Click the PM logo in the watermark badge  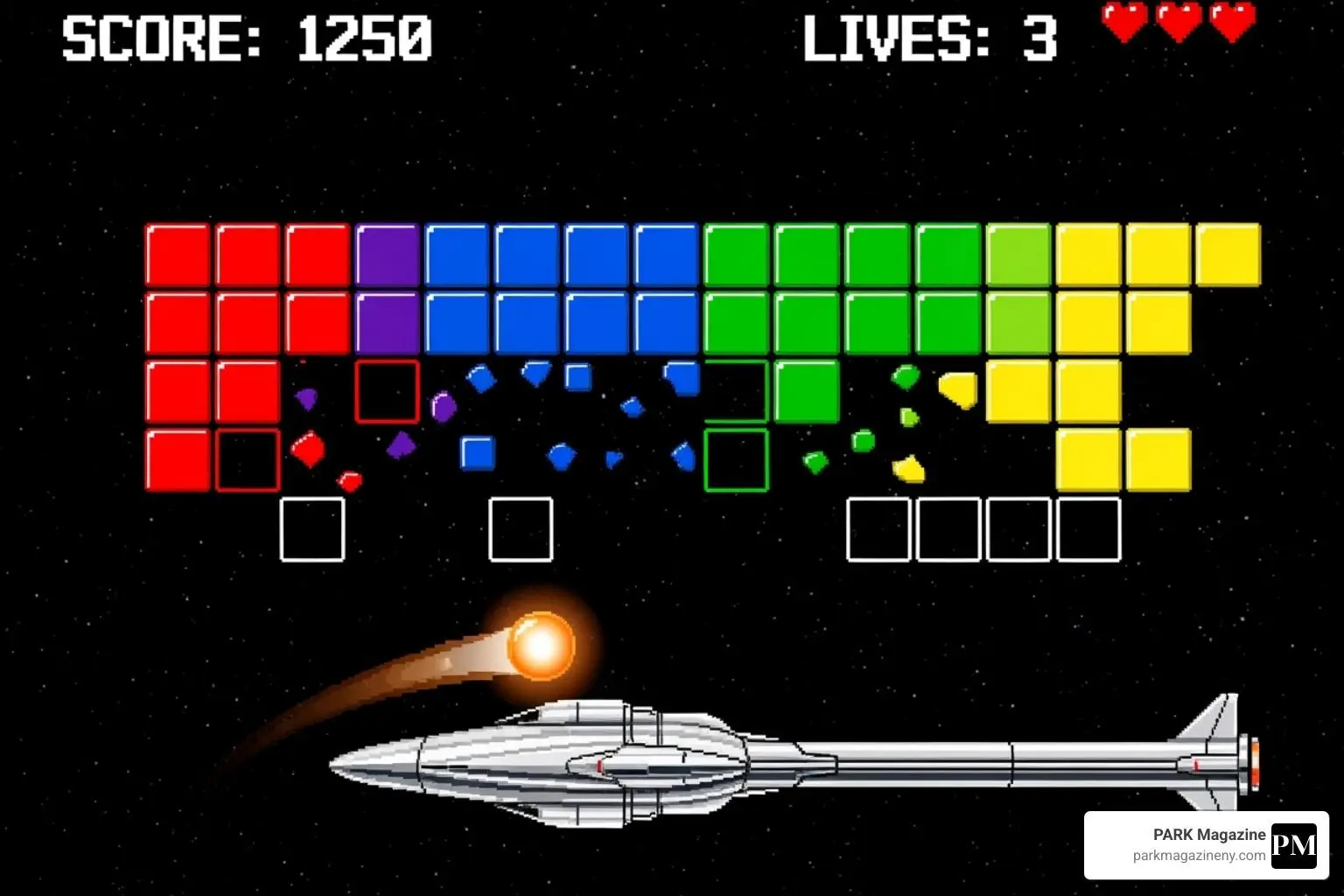[1295, 844]
